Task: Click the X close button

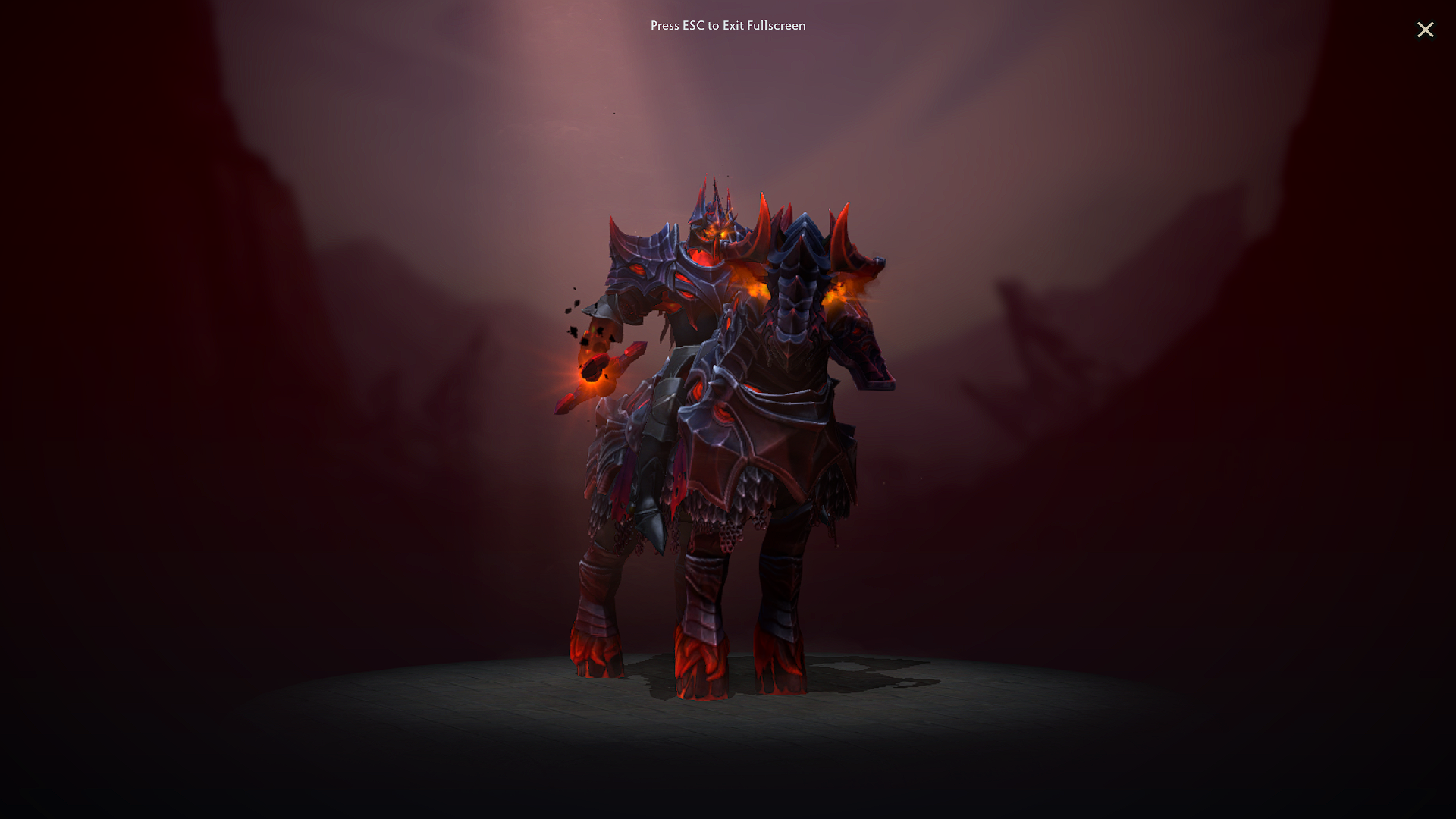Action: tap(1426, 30)
